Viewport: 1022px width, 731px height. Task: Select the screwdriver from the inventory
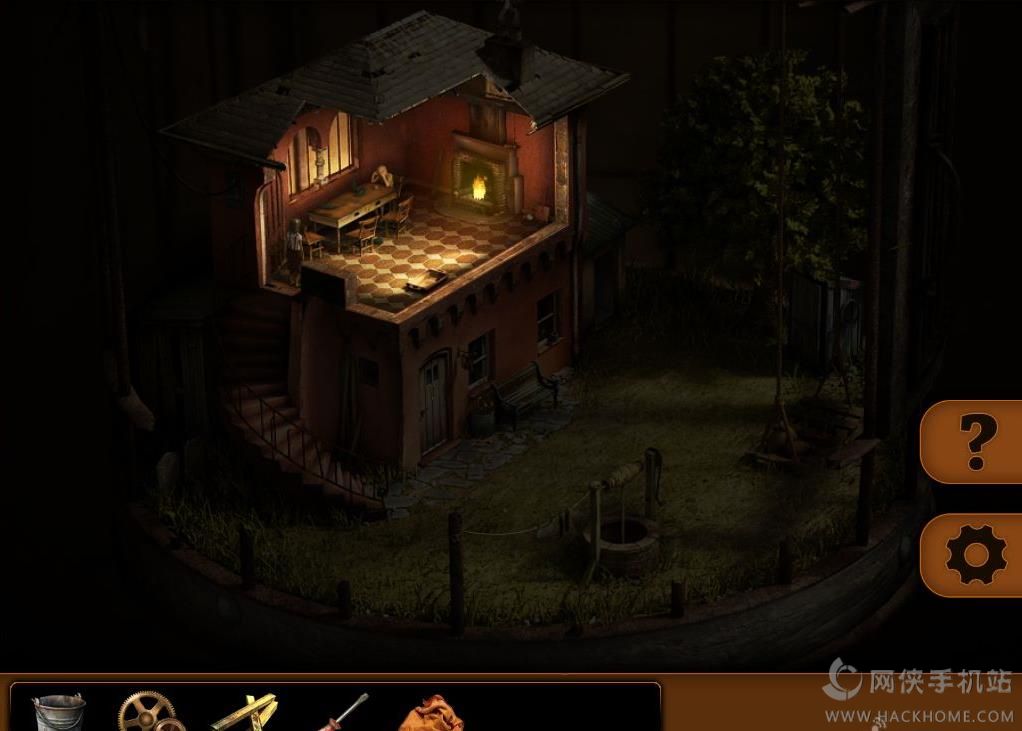pyautogui.click(x=341, y=714)
